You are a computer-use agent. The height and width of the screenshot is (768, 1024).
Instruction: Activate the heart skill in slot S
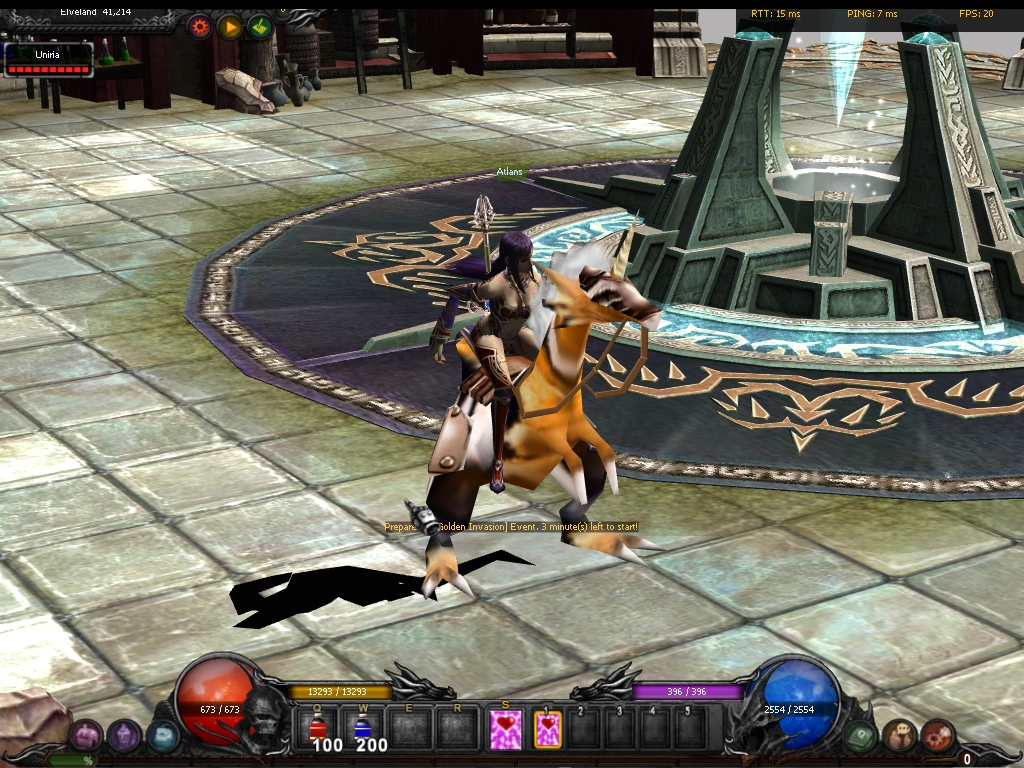(506, 728)
